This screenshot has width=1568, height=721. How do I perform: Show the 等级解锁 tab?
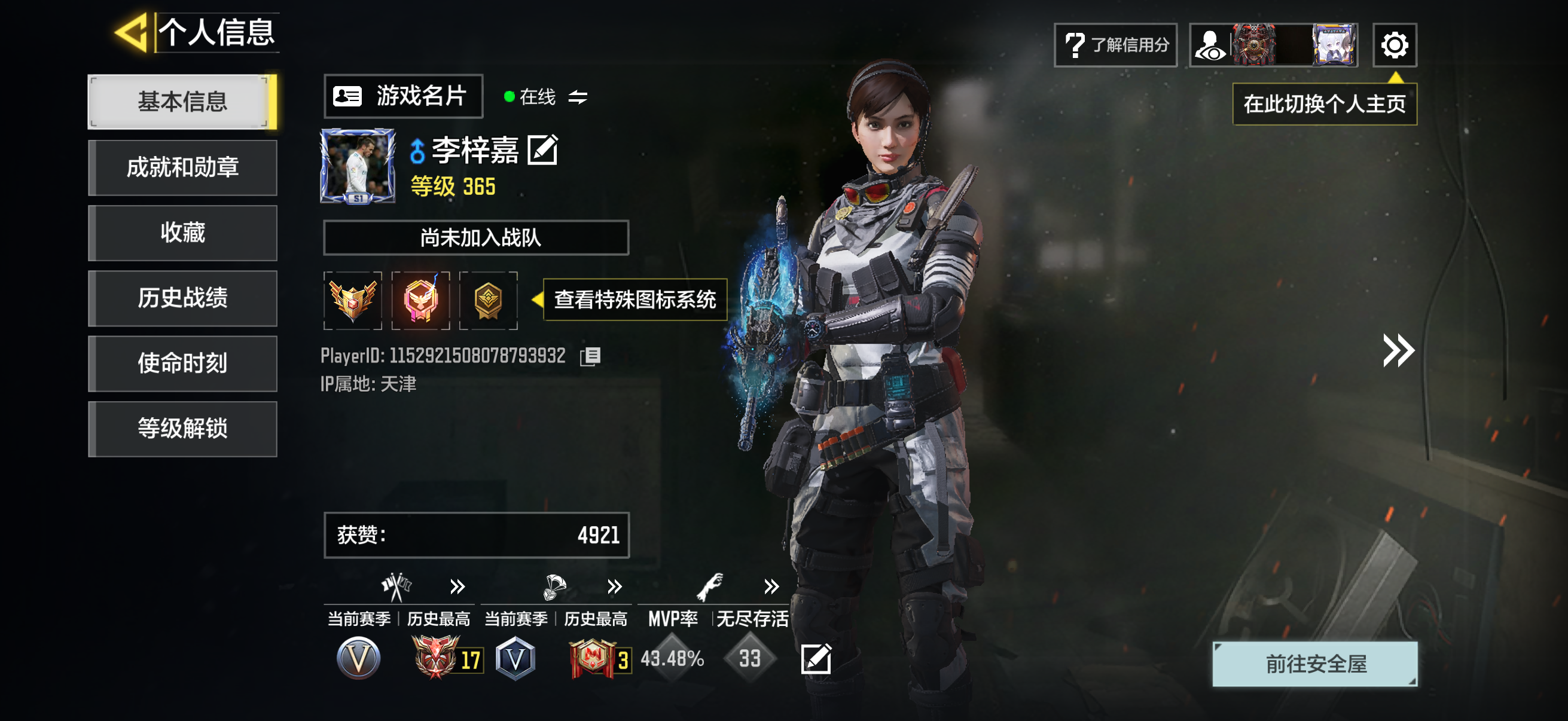[x=182, y=428]
